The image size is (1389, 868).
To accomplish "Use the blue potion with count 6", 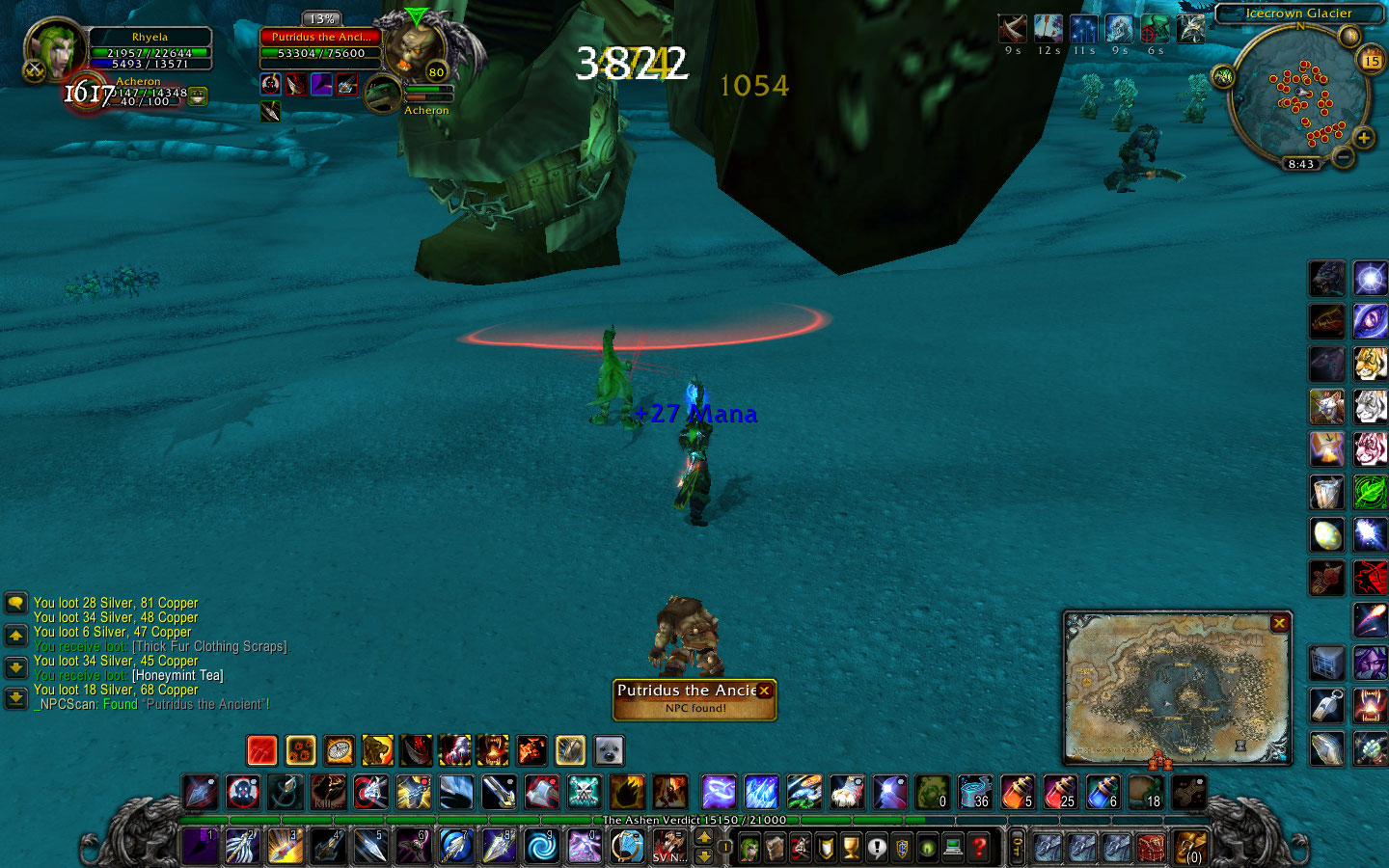I will point(1103,793).
